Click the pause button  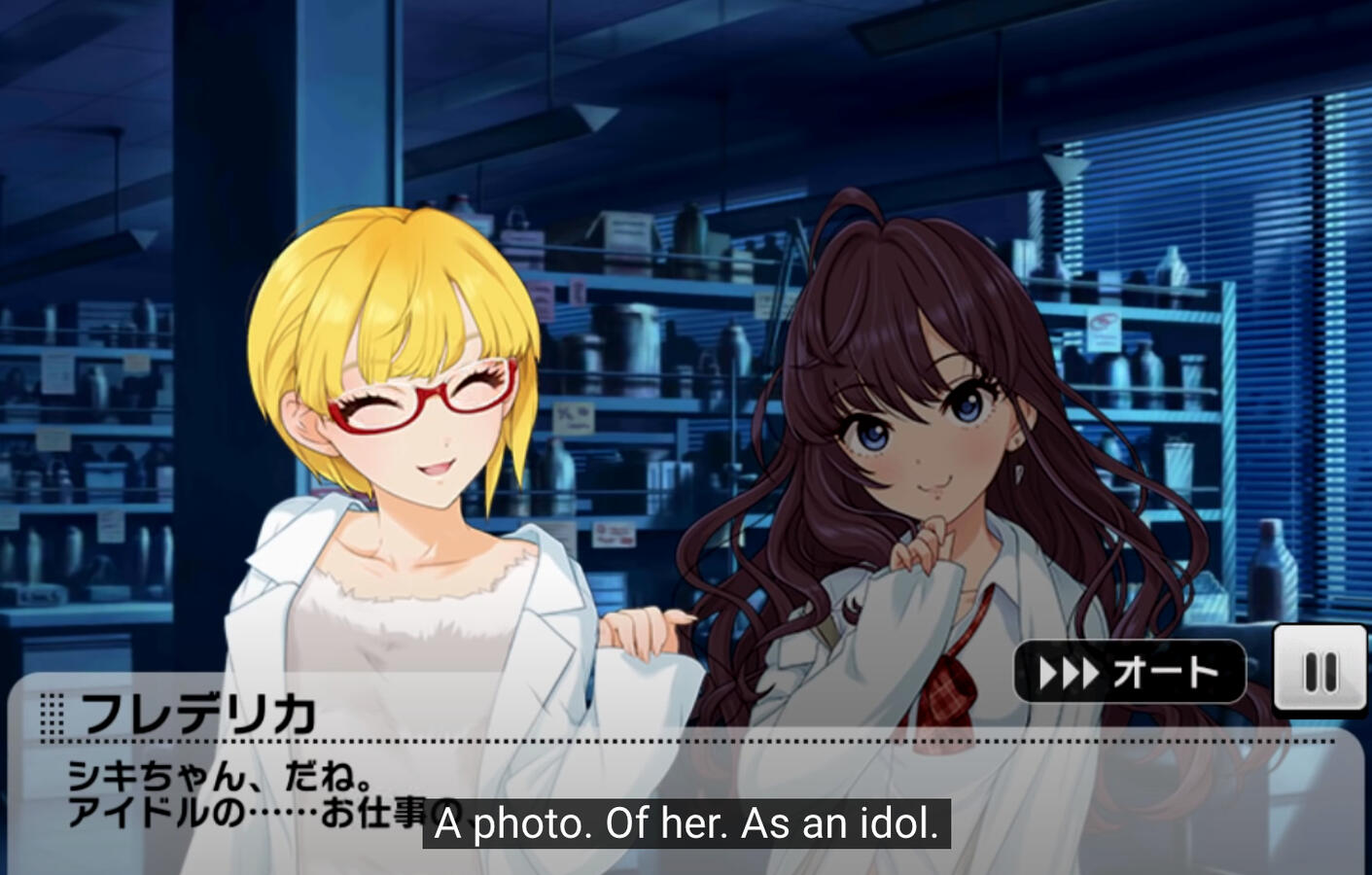[1319, 671]
